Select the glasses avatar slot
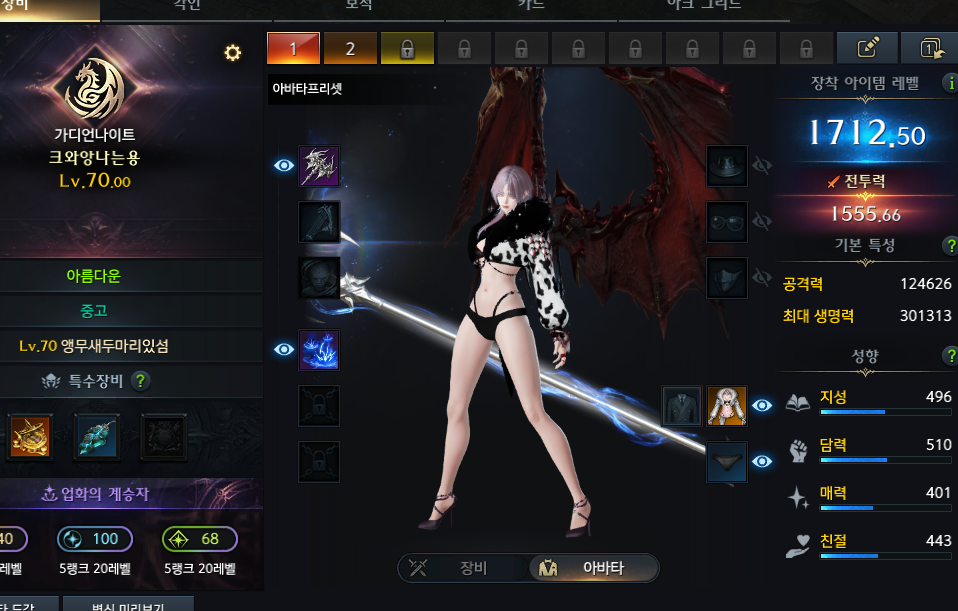 coord(727,221)
